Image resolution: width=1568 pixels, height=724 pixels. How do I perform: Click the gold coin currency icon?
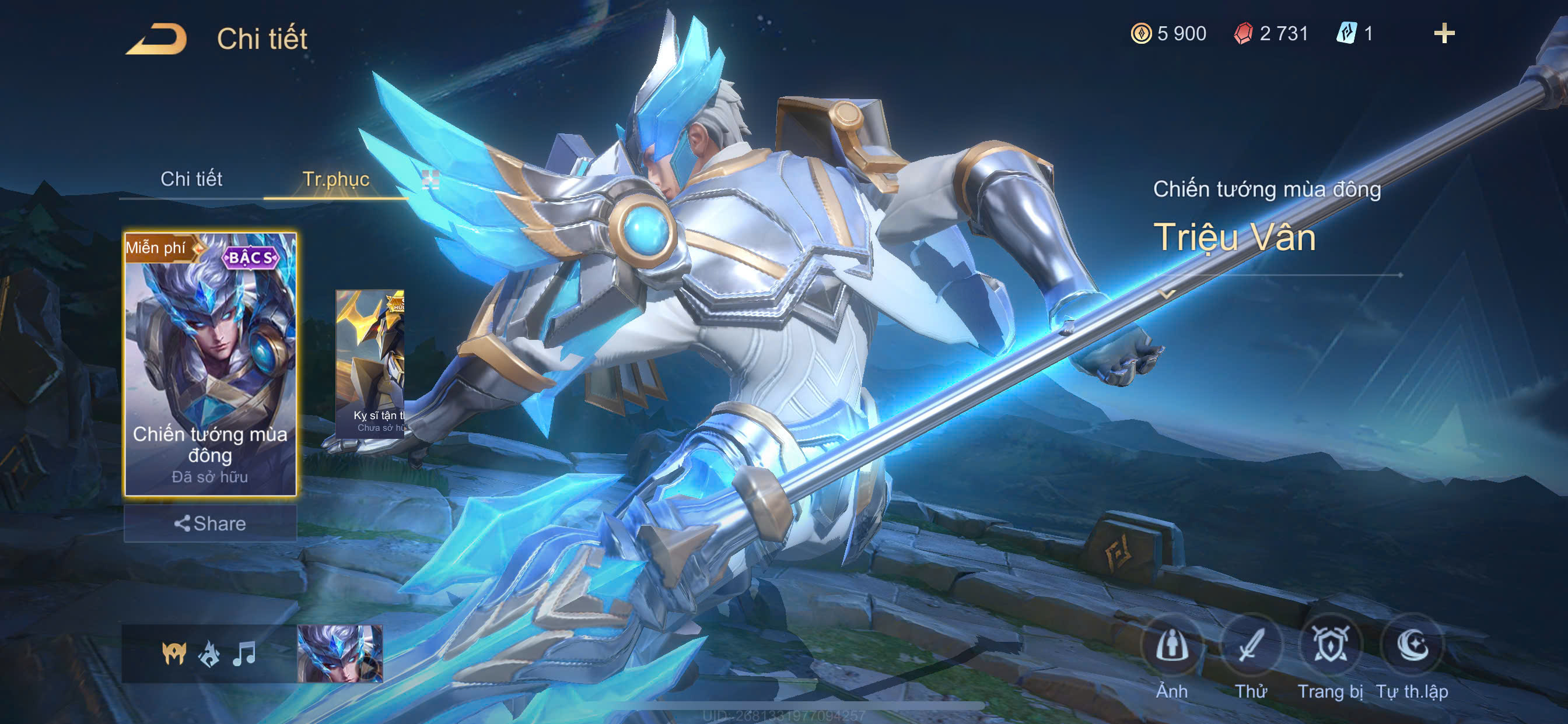point(1140,33)
